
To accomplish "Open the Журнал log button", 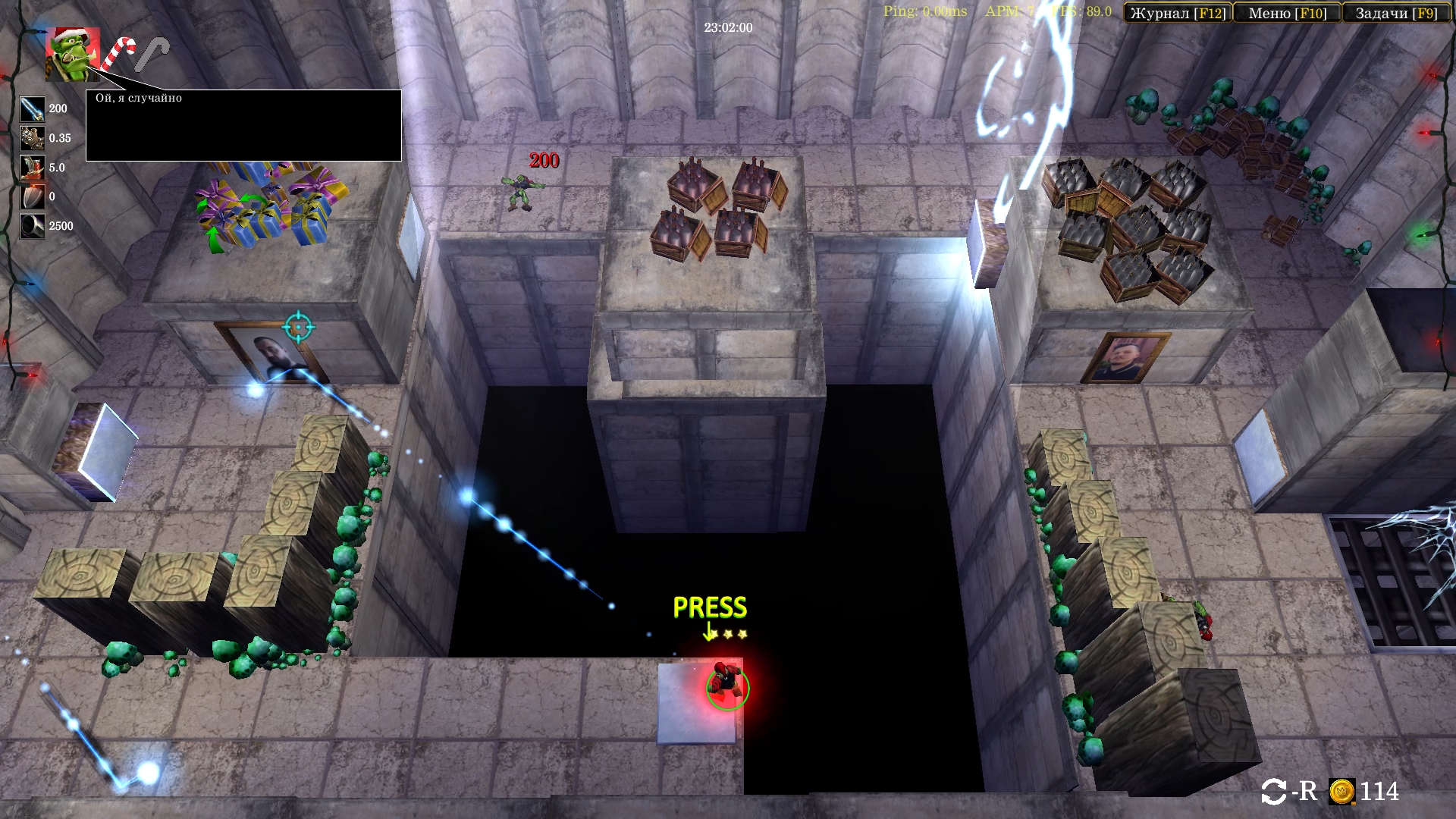I will (1178, 13).
